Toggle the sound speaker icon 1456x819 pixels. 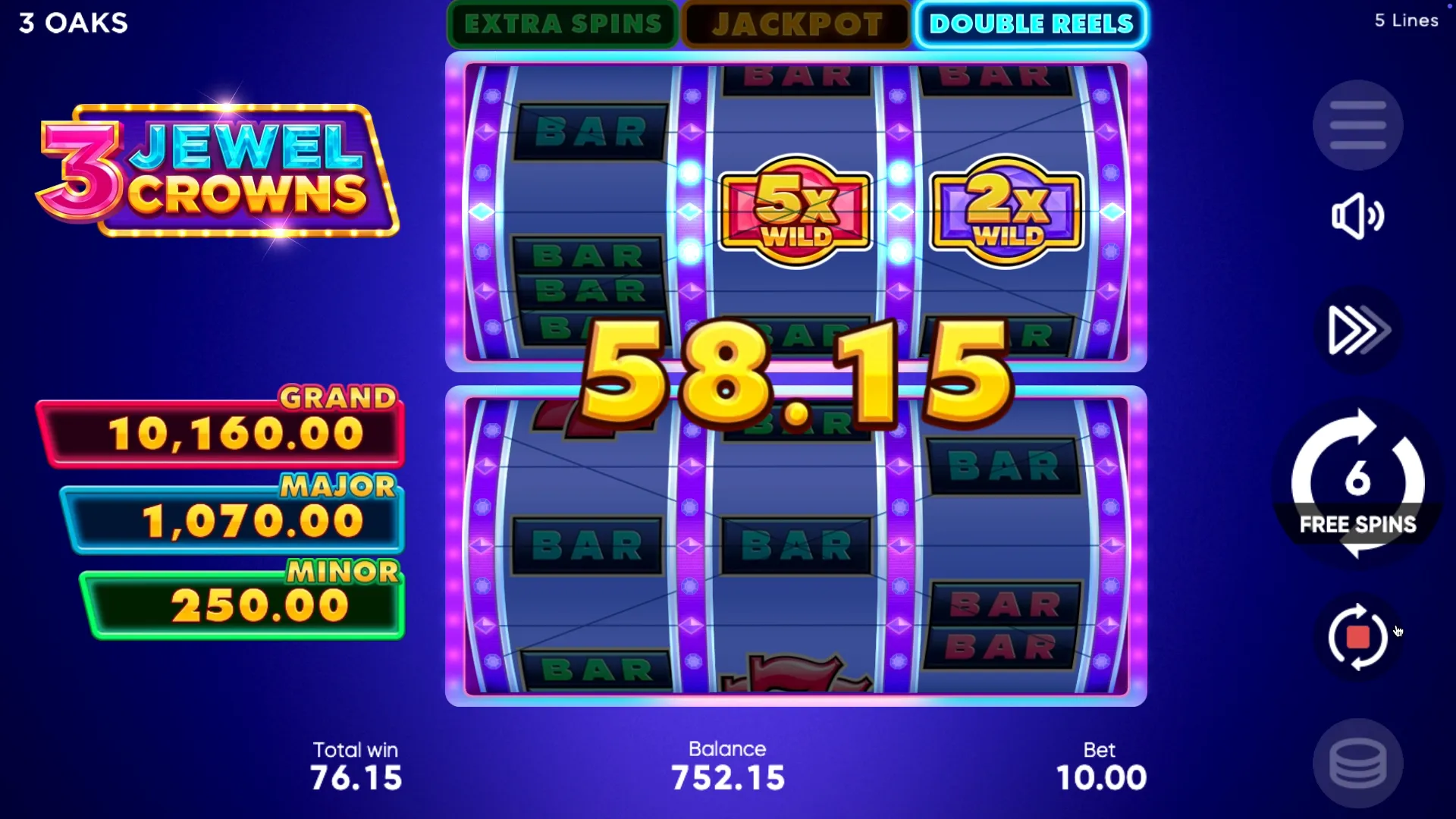click(1357, 216)
